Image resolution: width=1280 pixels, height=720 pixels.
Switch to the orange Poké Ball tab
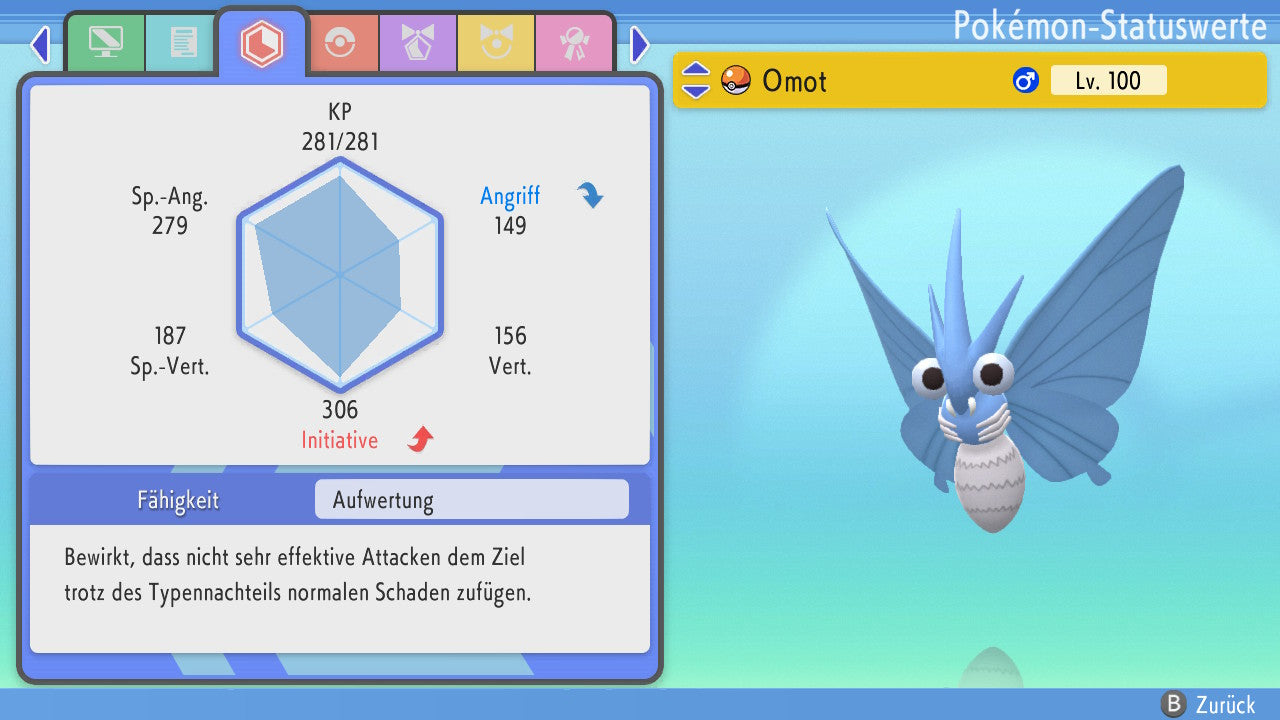(339, 43)
